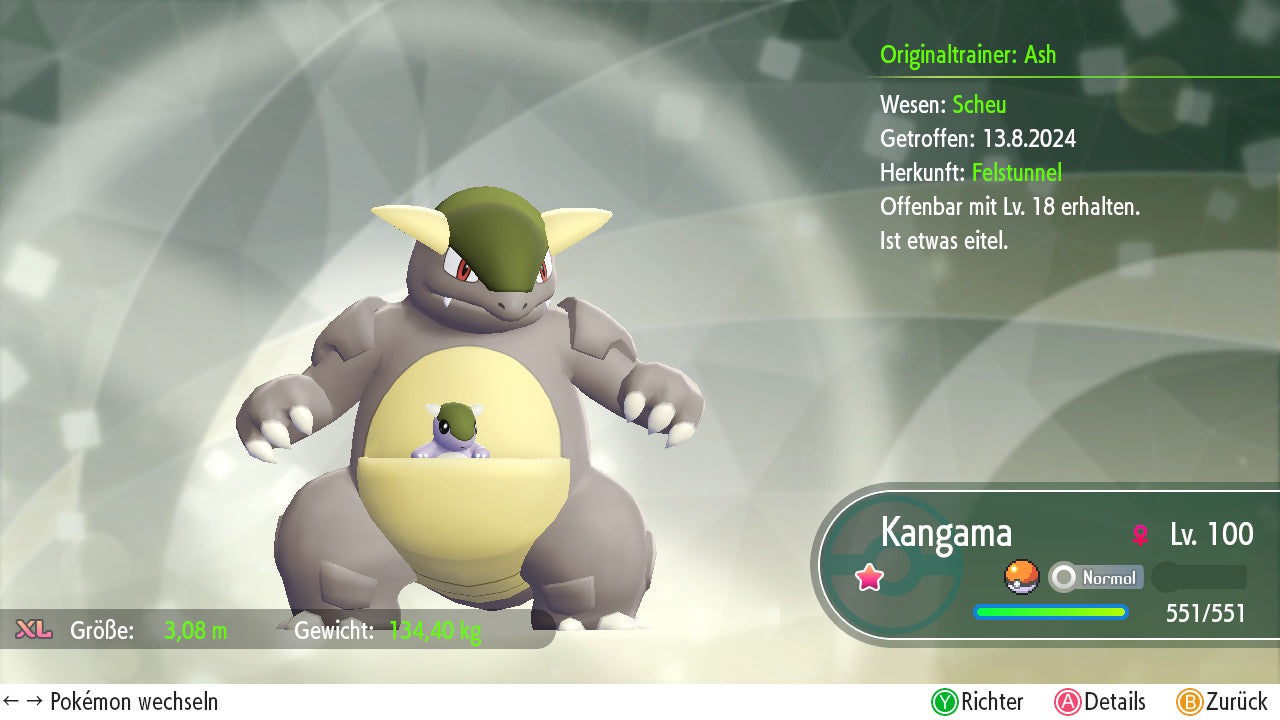
Task: Select the Richter judge option
Action: (978, 702)
